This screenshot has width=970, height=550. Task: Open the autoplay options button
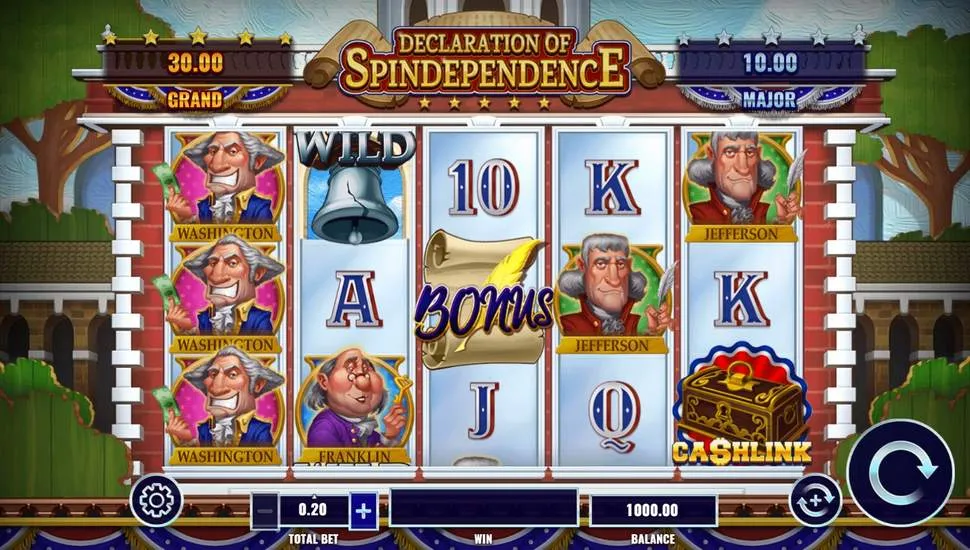click(x=814, y=499)
